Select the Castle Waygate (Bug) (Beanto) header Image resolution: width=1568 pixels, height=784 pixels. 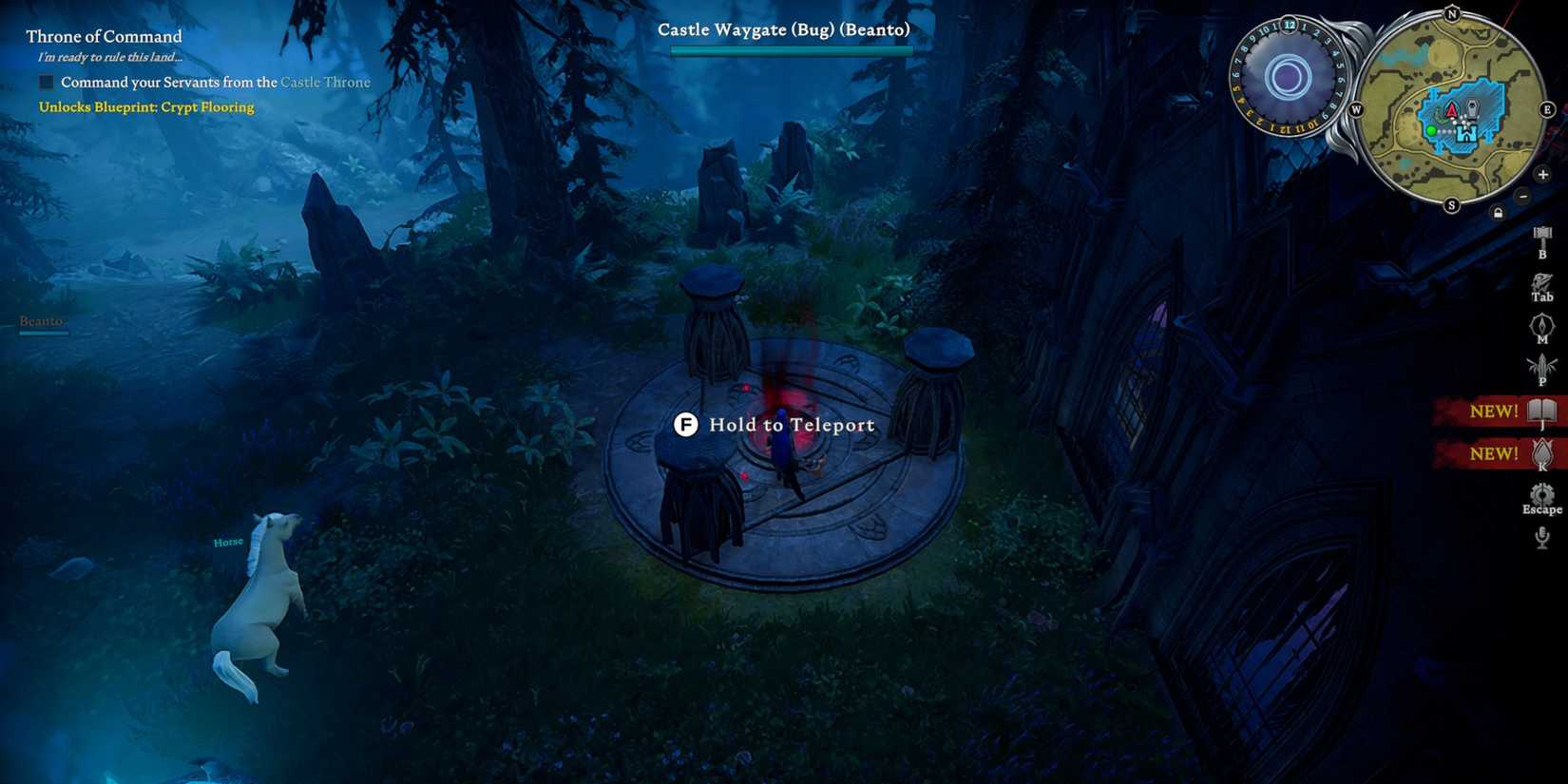click(782, 29)
